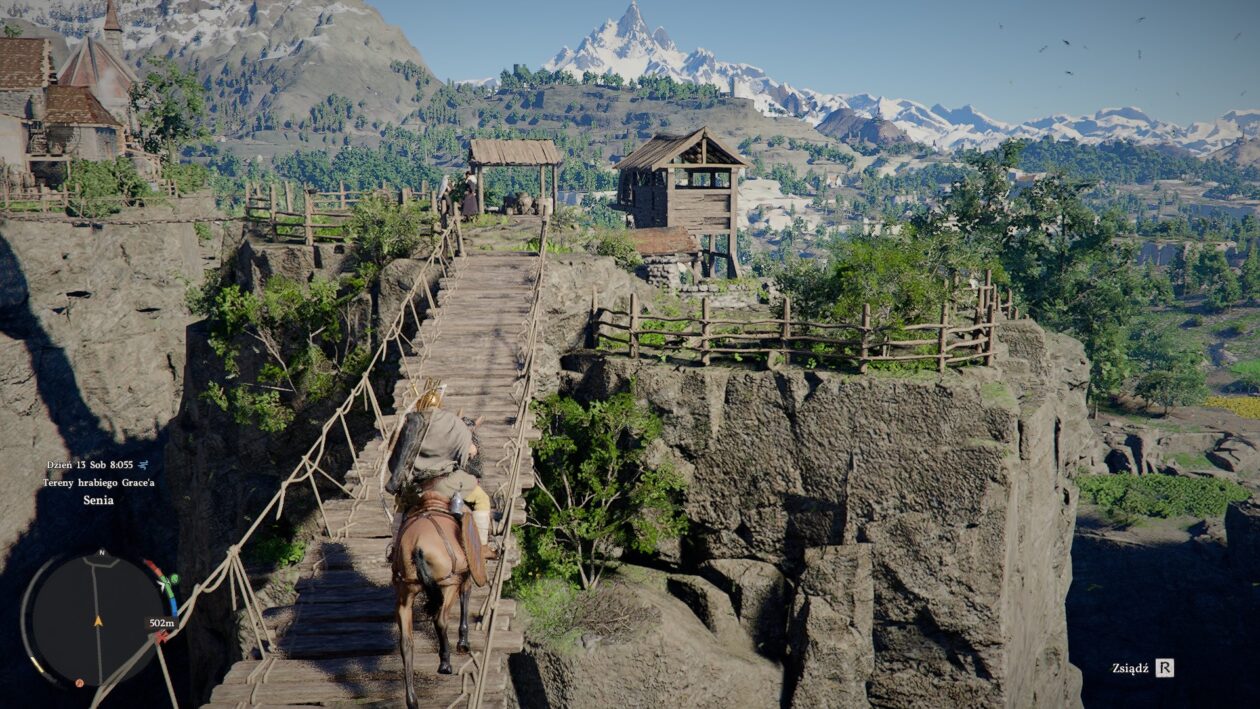Click the green marker on the minimap edge
The width and height of the screenshot is (1260, 709).
click(174, 578)
